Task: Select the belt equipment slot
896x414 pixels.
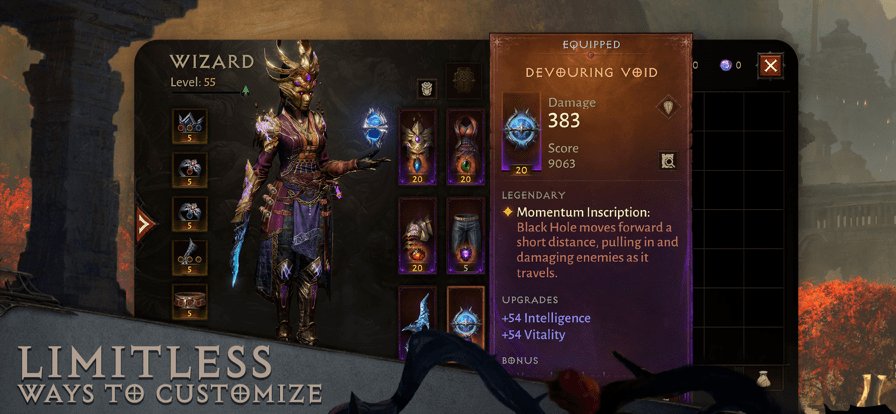Action: (x=189, y=300)
